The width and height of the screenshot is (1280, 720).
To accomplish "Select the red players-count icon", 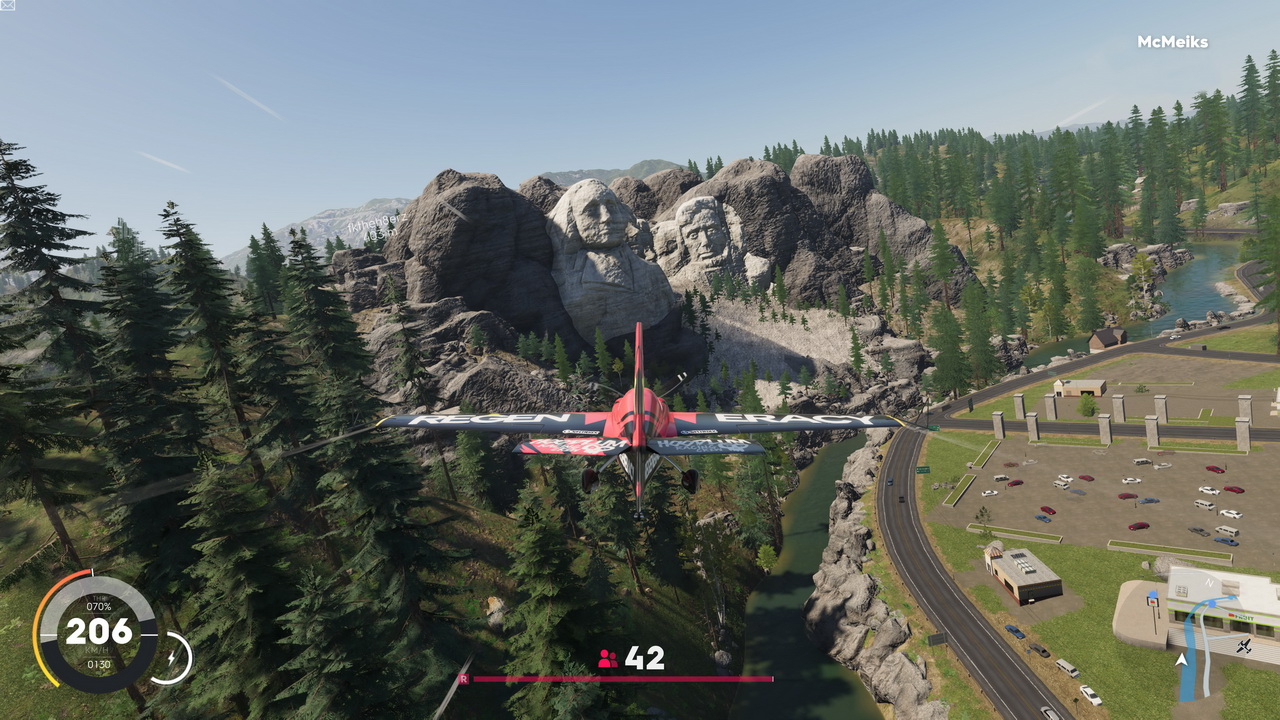I will (x=607, y=658).
